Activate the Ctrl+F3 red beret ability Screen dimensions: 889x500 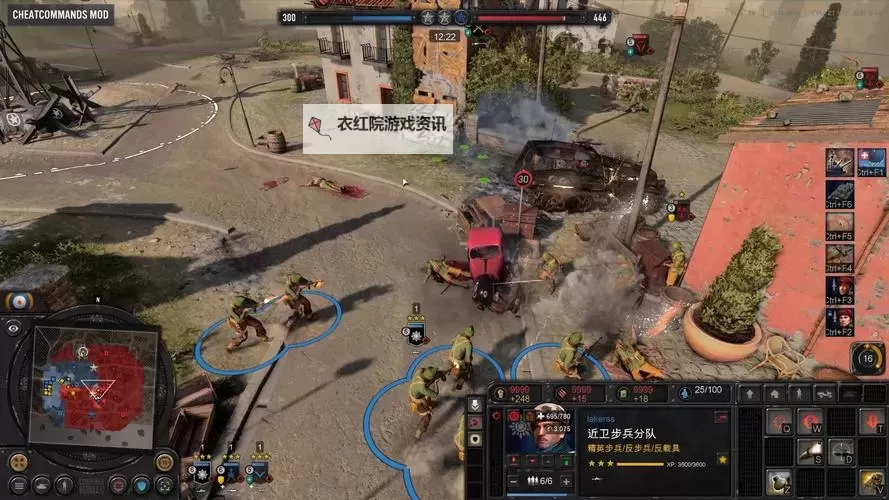(x=840, y=290)
